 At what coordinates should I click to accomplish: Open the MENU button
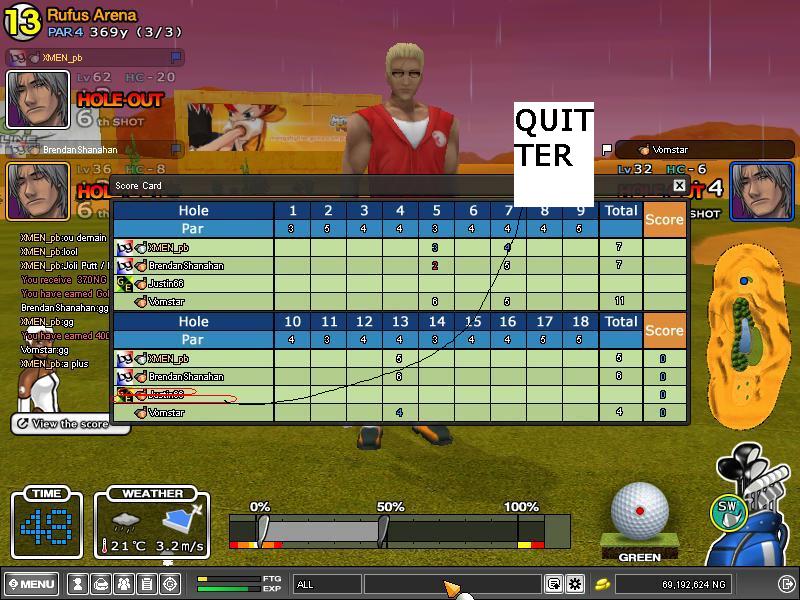[x=30, y=584]
